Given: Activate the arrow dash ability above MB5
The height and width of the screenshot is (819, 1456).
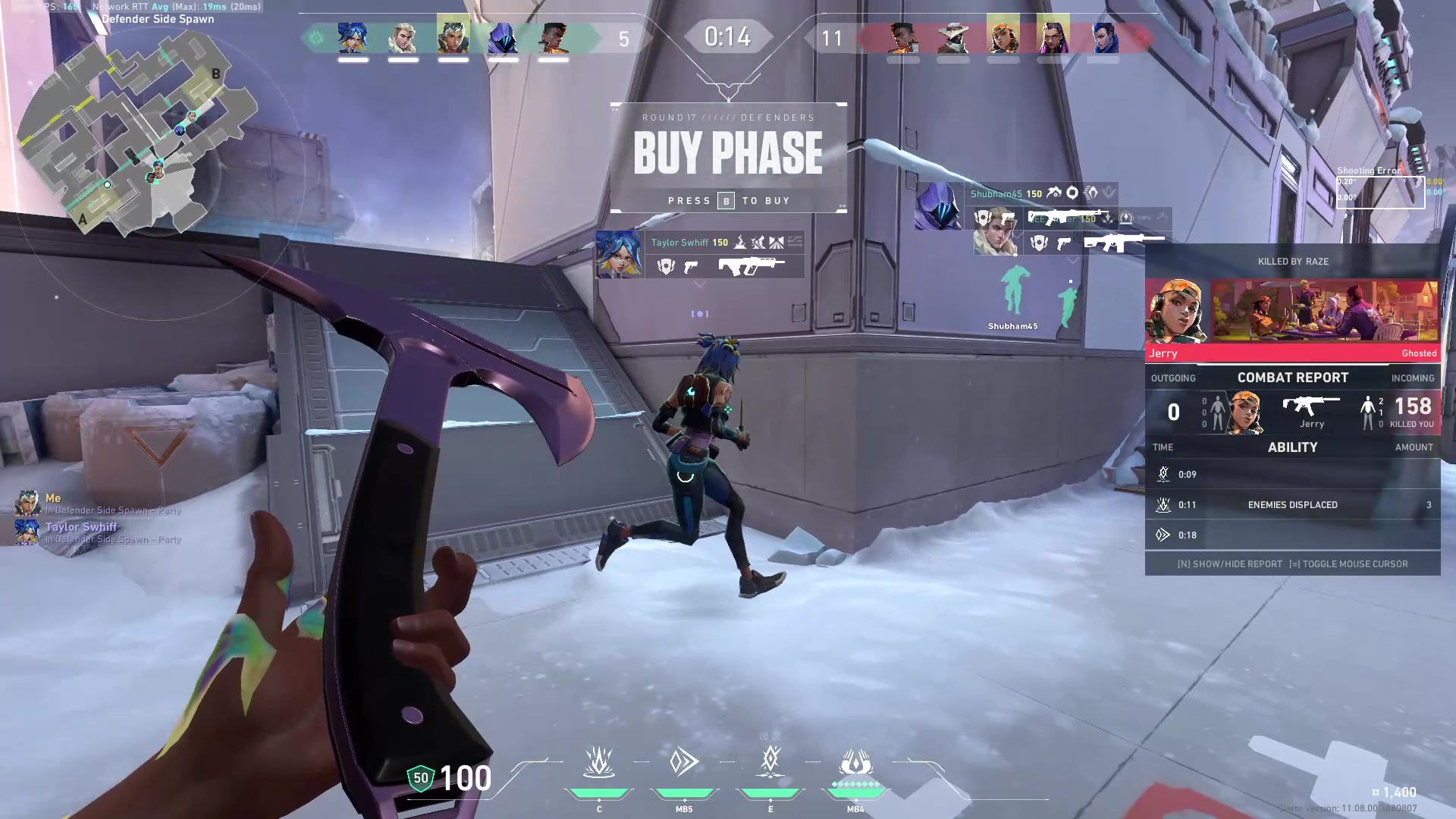Looking at the screenshot, I should pos(684,762).
